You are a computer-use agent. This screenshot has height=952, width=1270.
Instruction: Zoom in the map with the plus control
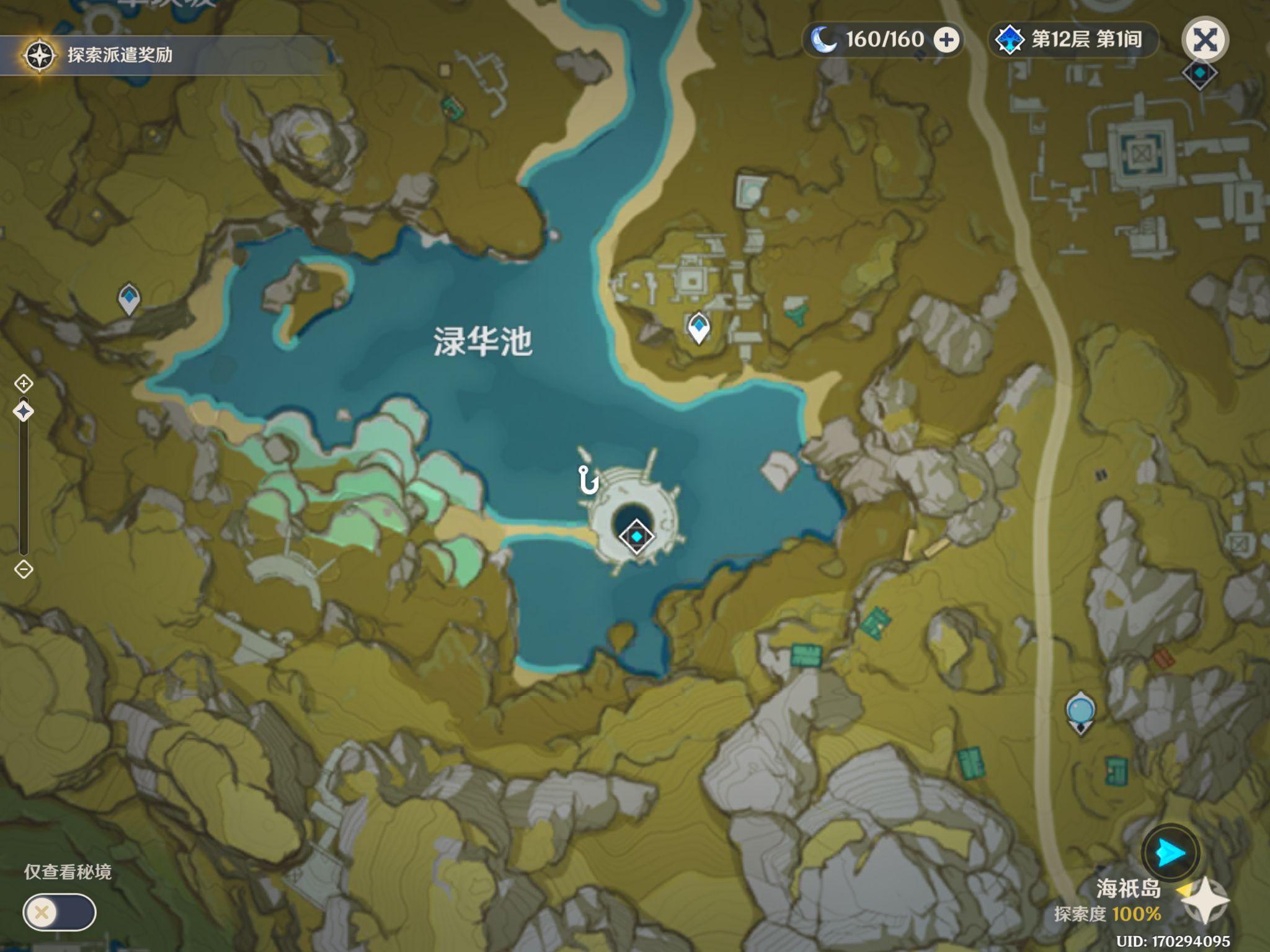pyautogui.click(x=24, y=384)
